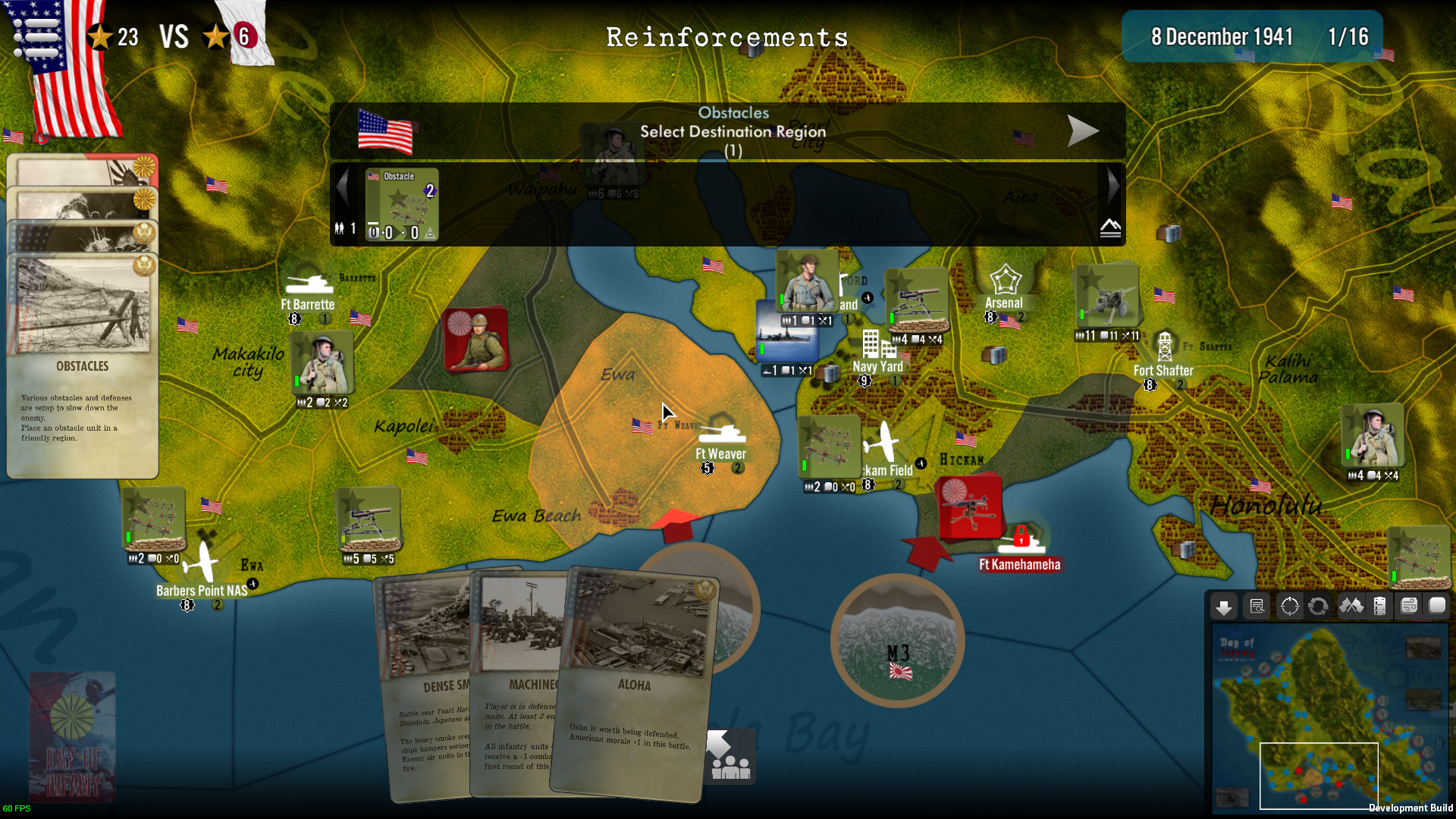Click the supply status icon in the minimap toolbar
The height and width of the screenshot is (819, 1456).
click(1380, 607)
